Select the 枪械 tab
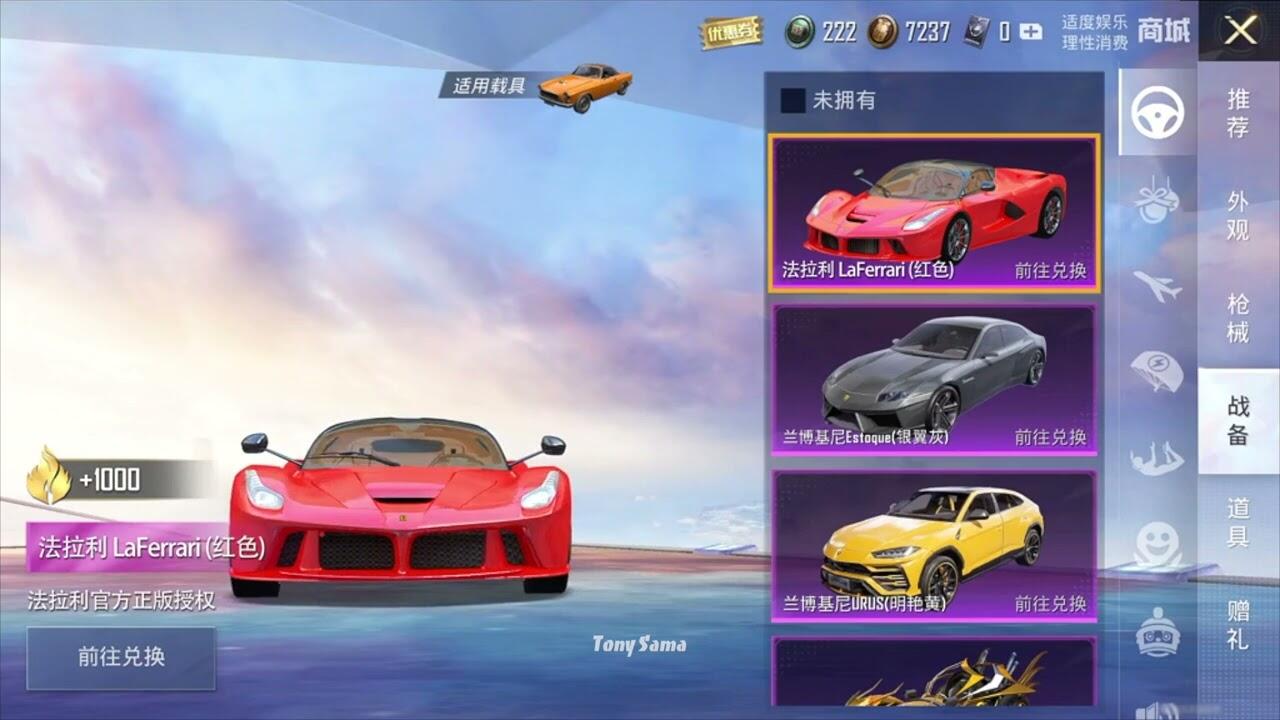The width and height of the screenshot is (1280, 720). click(1238, 318)
